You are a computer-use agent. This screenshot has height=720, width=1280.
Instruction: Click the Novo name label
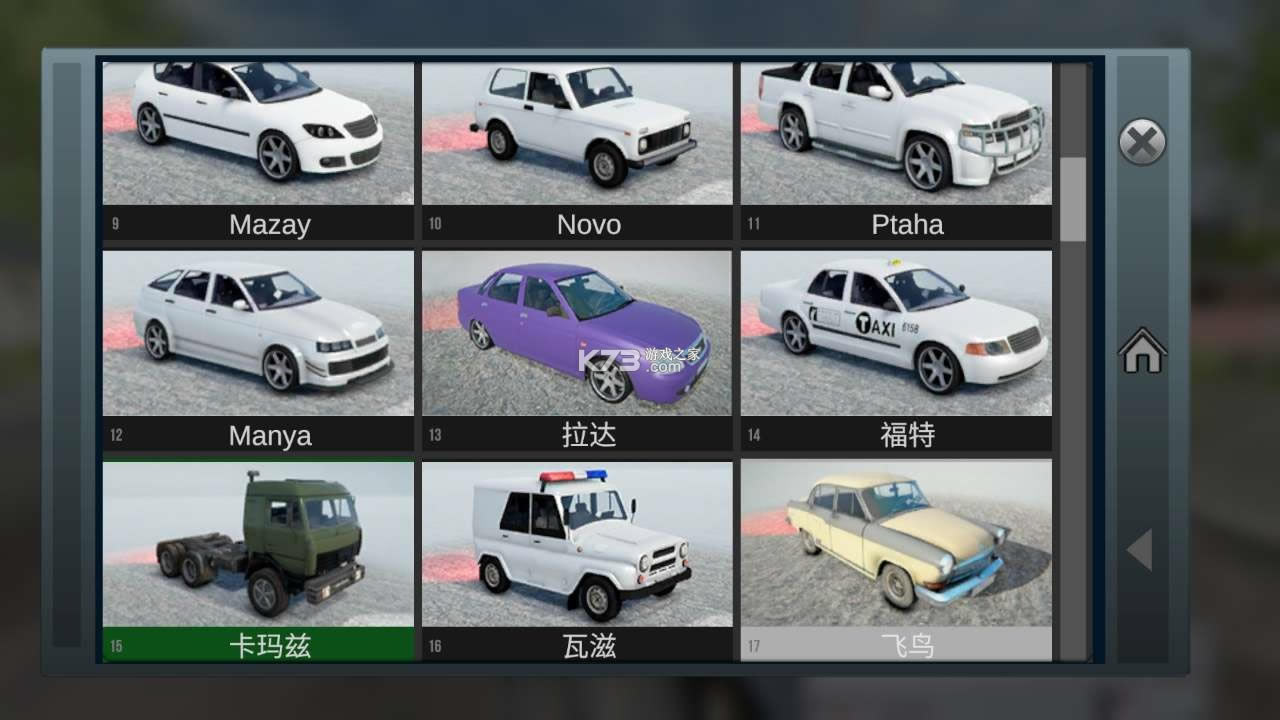pyautogui.click(x=588, y=224)
